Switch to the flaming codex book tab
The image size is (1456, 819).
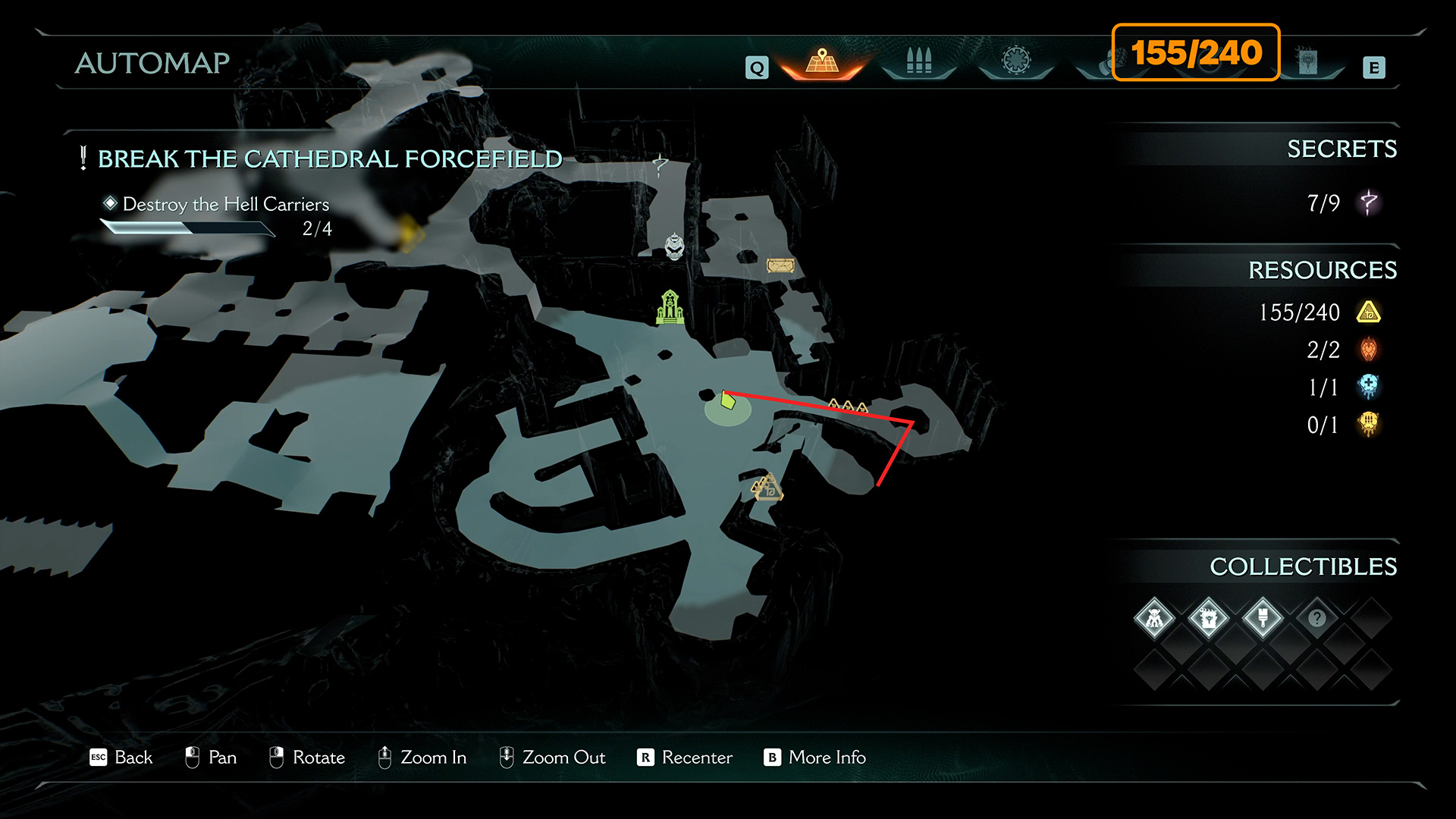(x=1307, y=62)
